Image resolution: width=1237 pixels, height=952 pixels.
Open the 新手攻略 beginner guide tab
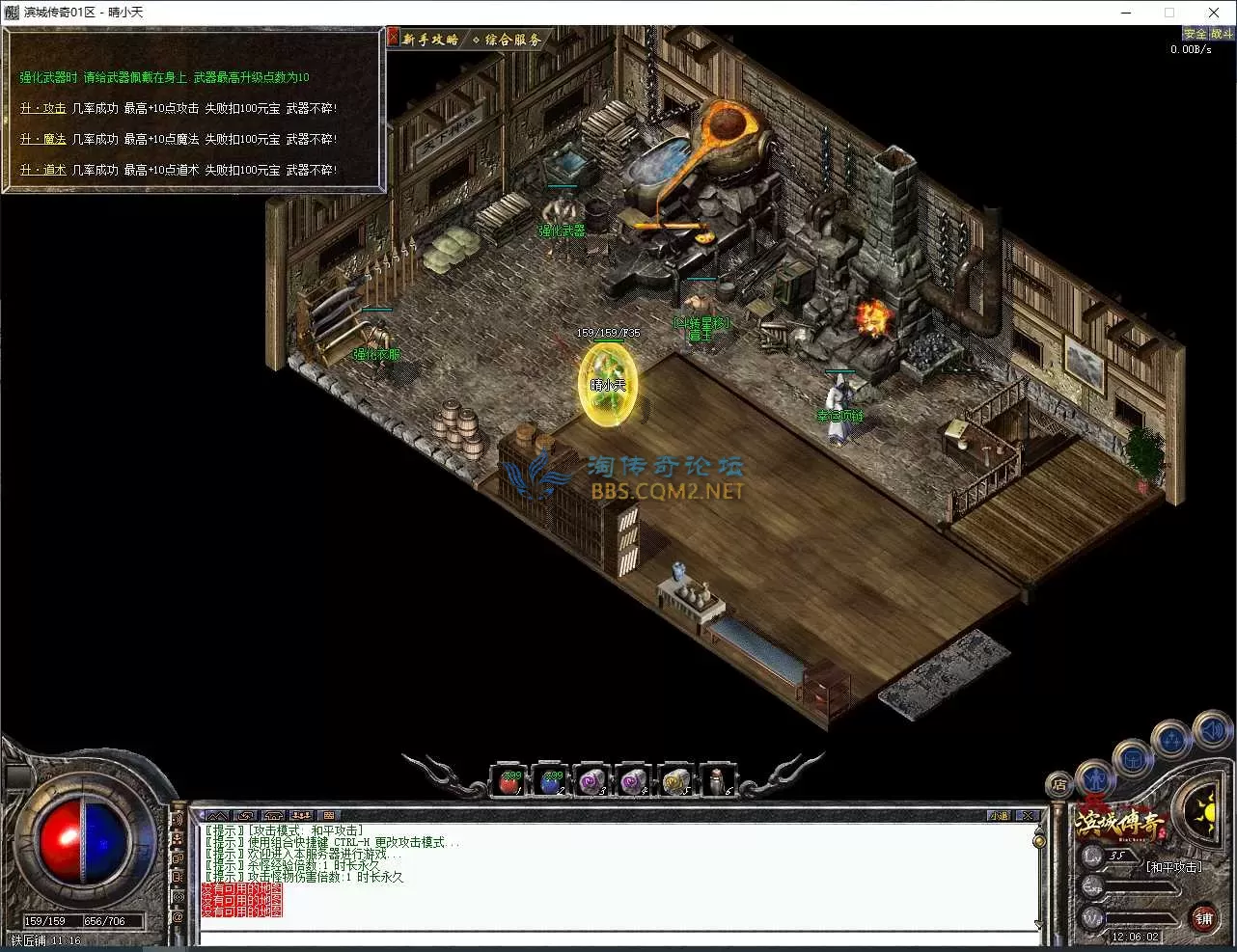tap(430, 40)
